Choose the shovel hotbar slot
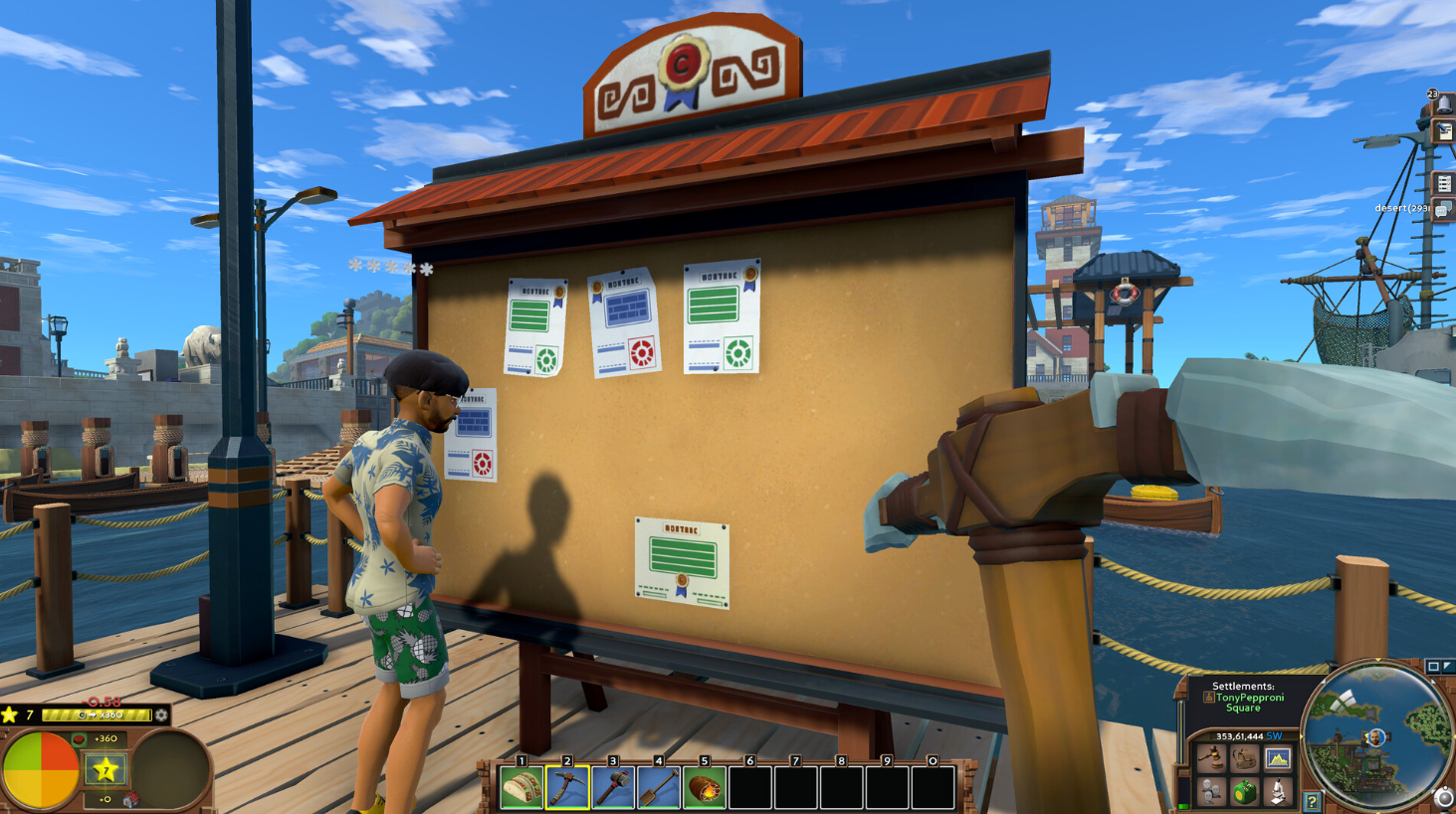Viewport: 1456px width, 814px height. click(659, 788)
